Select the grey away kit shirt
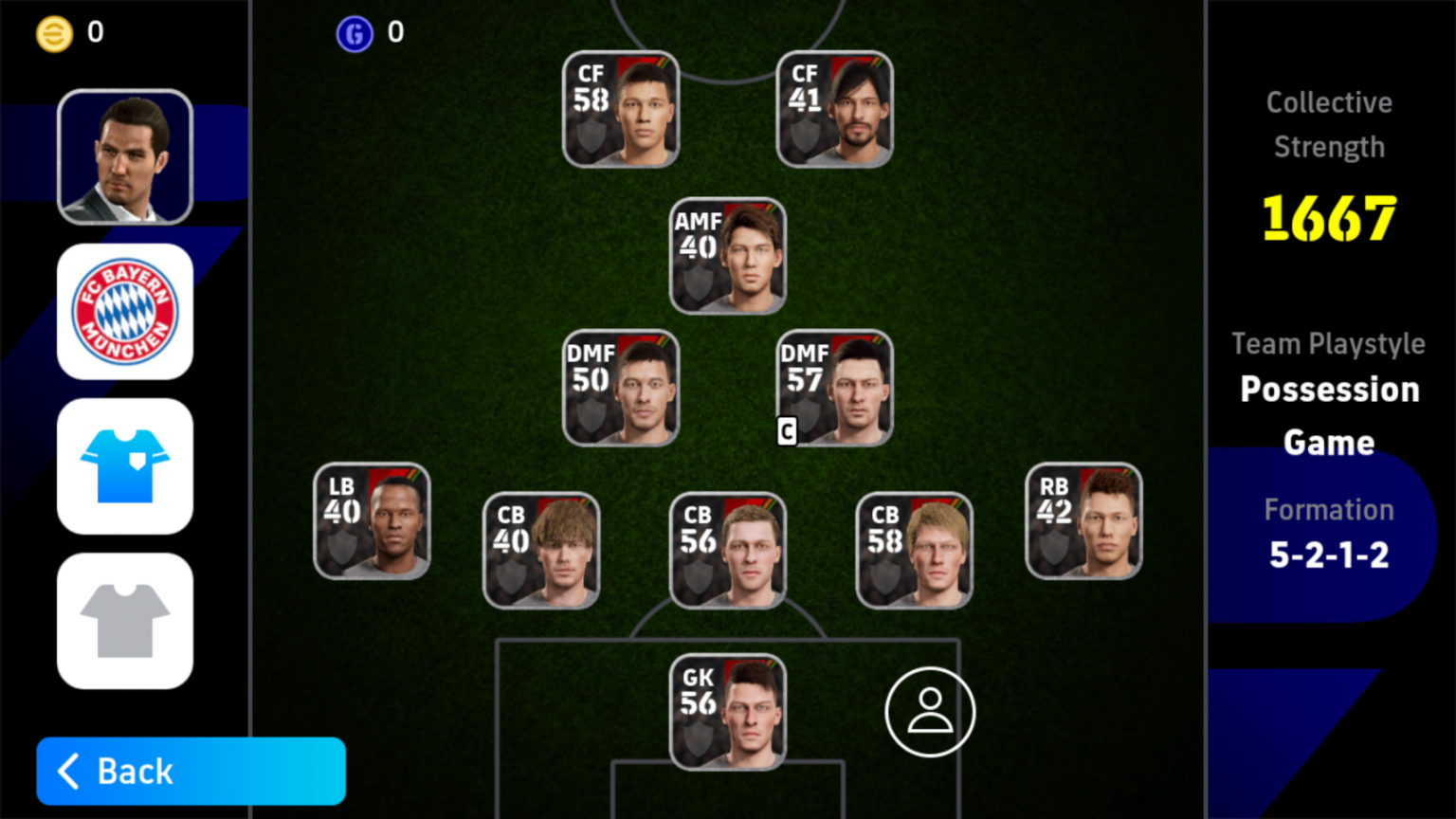Viewport: 1456px width, 819px height. (x=124, y=620)
